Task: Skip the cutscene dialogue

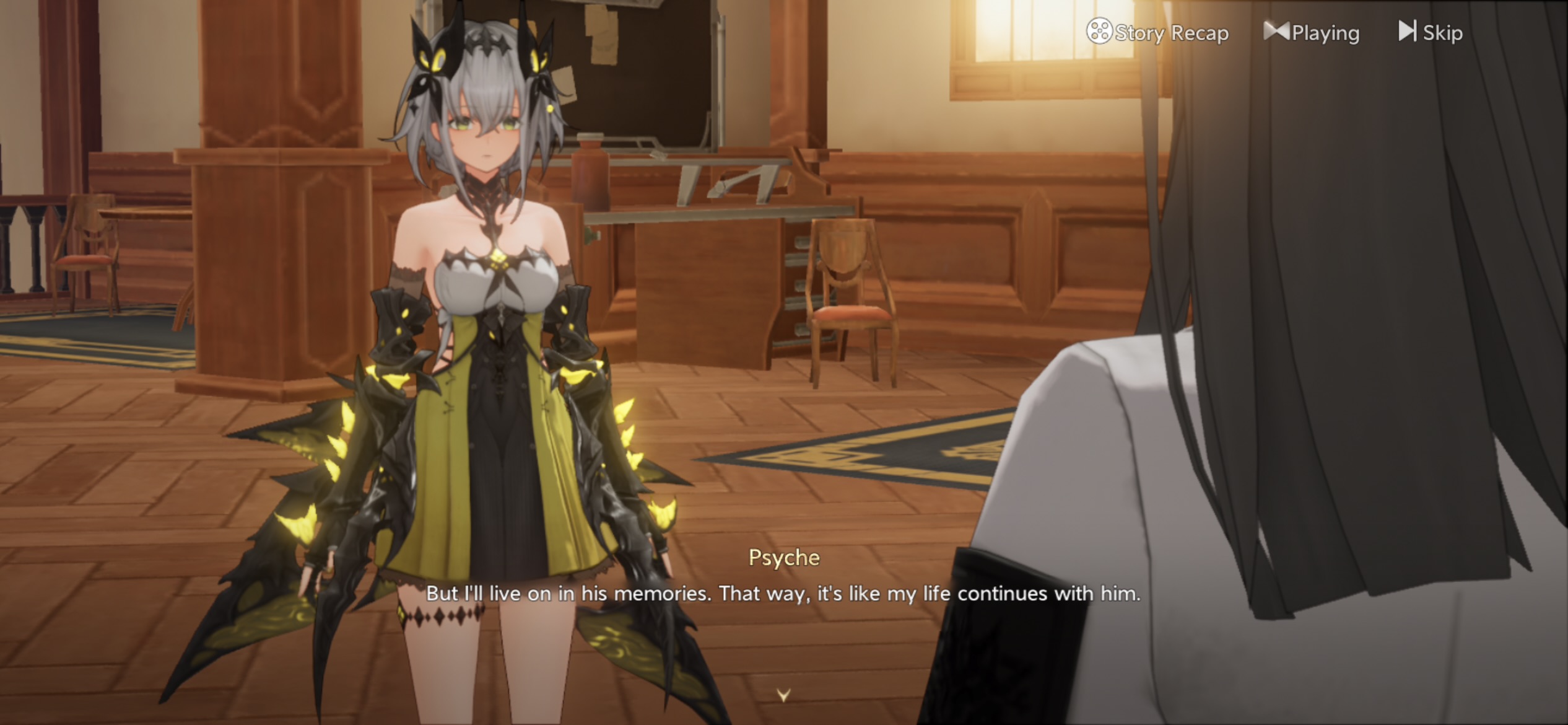Action: pyautogui.click(x=1431, y=32)
